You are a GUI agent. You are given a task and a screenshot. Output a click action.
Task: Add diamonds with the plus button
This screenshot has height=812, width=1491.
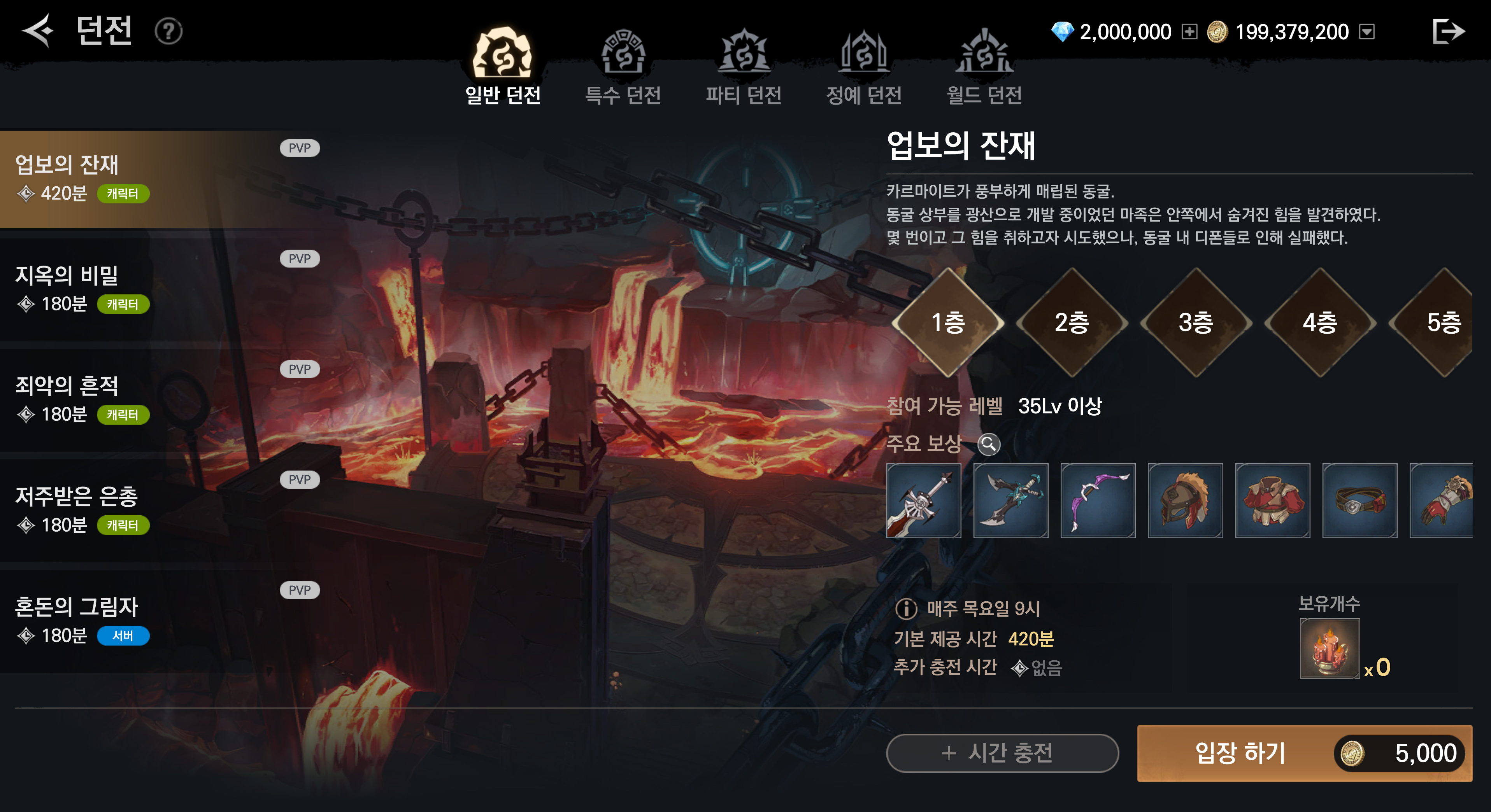pos(1189,32)
